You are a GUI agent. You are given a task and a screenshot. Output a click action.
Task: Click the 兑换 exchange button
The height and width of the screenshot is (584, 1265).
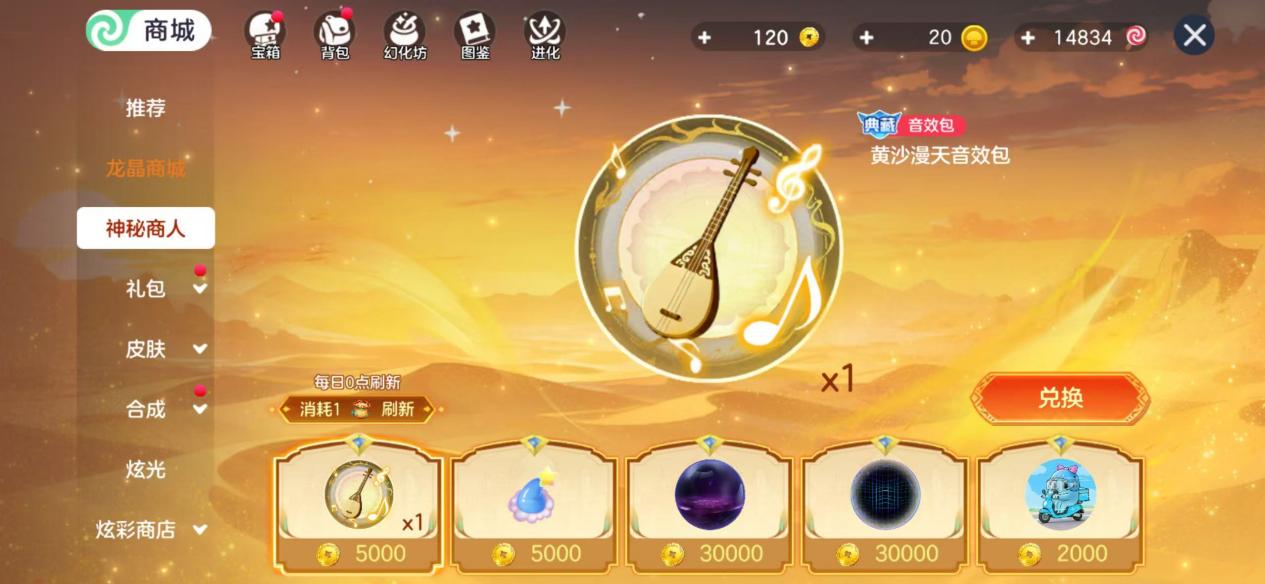coord(1060,398)
